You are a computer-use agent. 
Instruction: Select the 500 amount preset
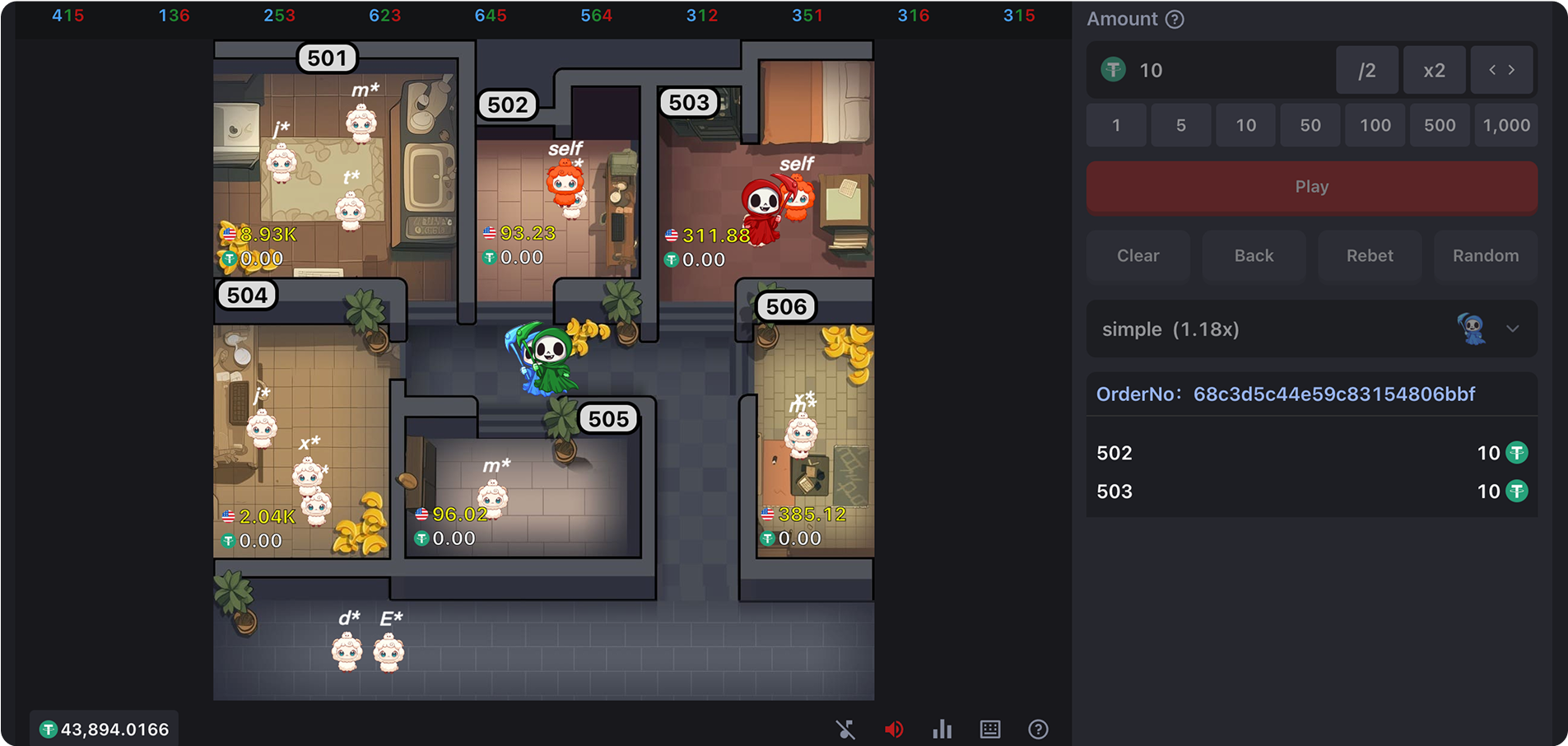click(1439, 125)
